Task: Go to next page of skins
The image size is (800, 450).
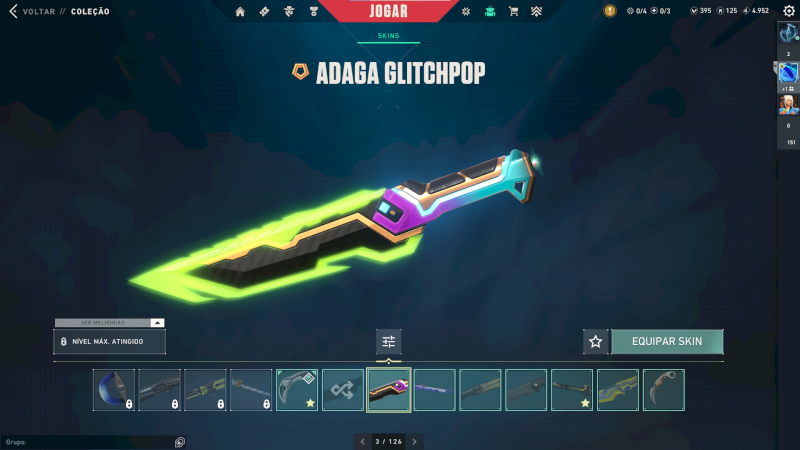Action: click(x=415, y=441)
